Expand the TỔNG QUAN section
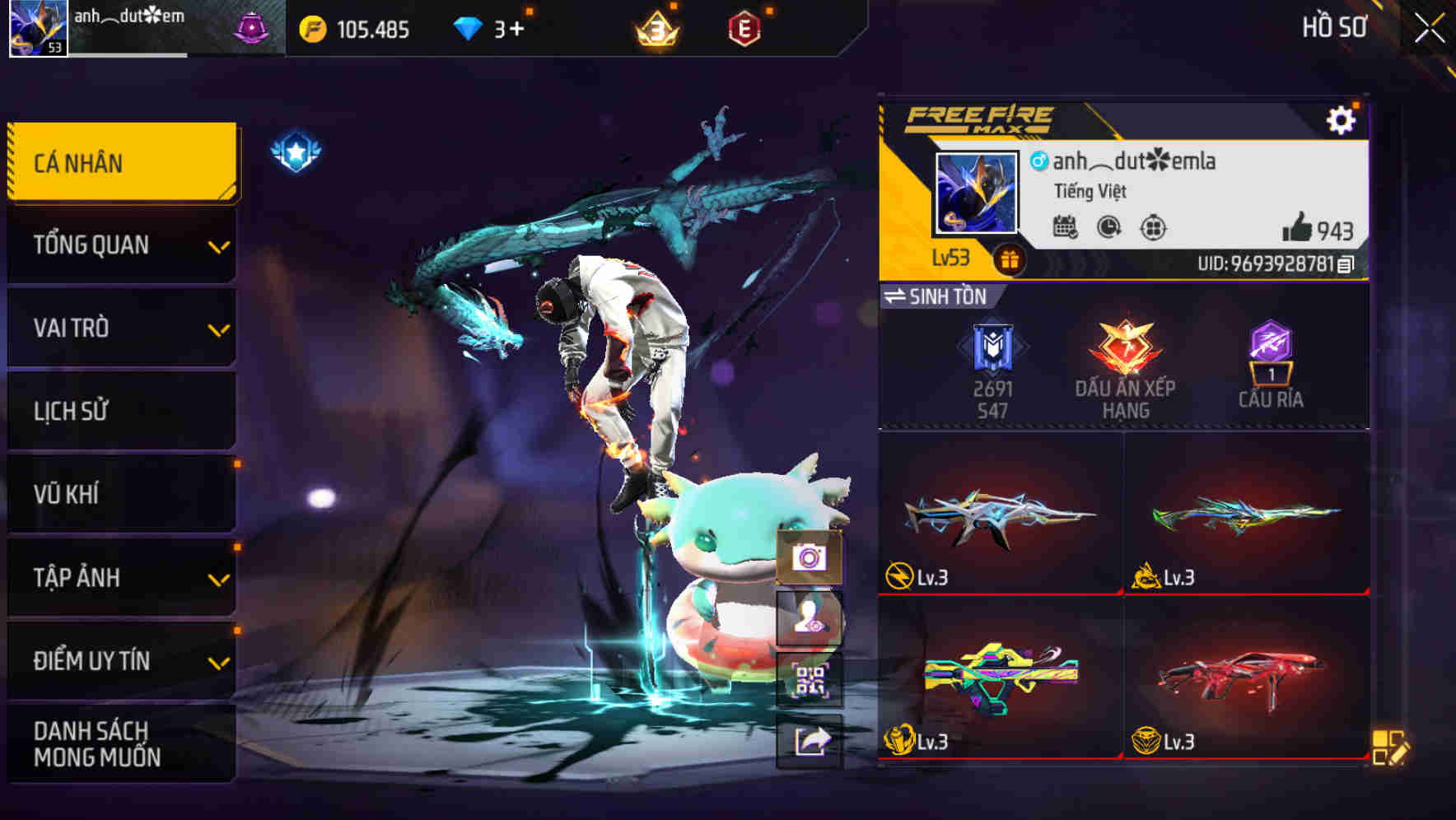Viewport: 1456px width, 820px height. pyautogui.click(x=121, y=245)
